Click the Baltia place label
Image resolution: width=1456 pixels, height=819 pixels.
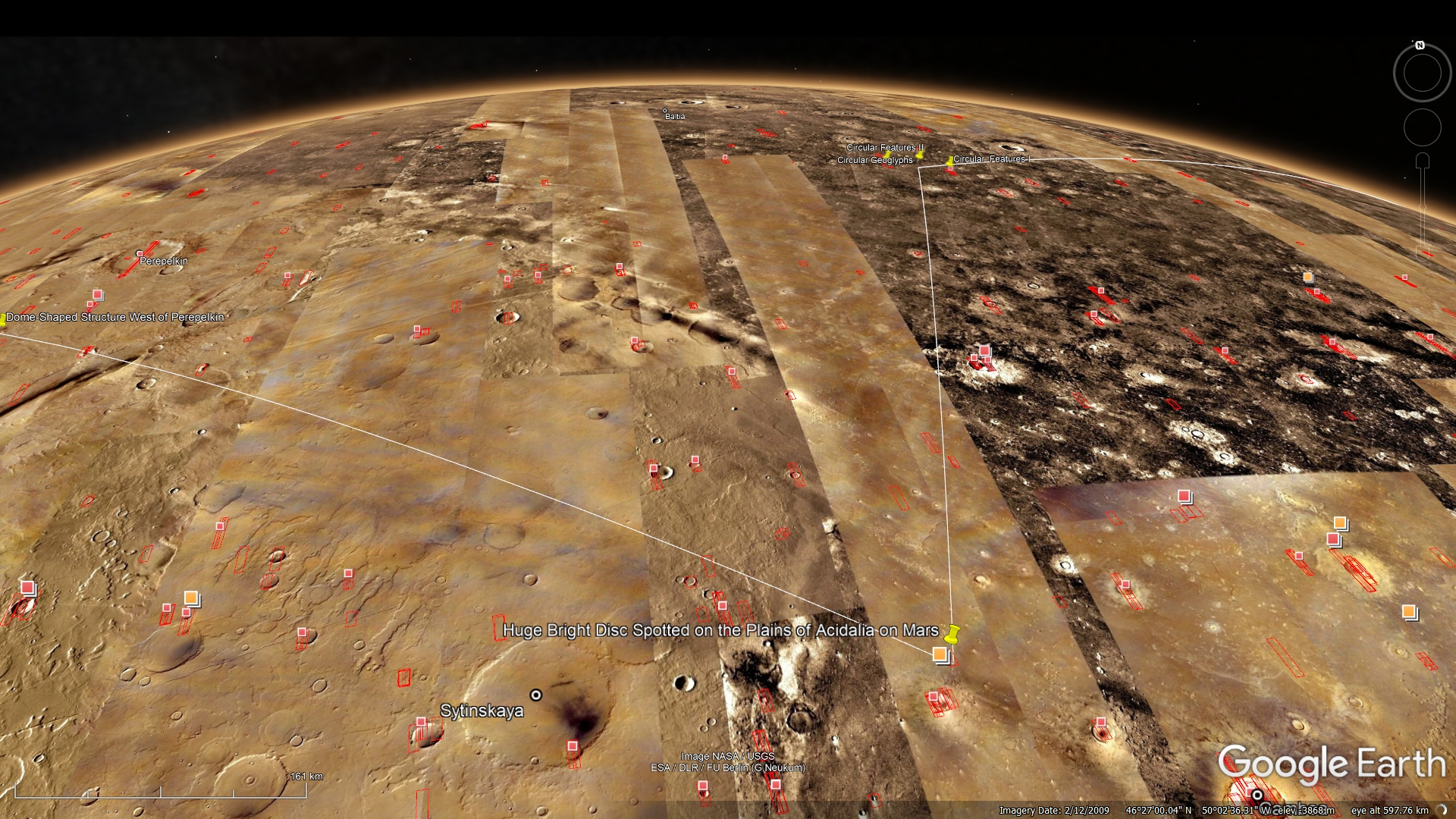click(x=675, y=116)
